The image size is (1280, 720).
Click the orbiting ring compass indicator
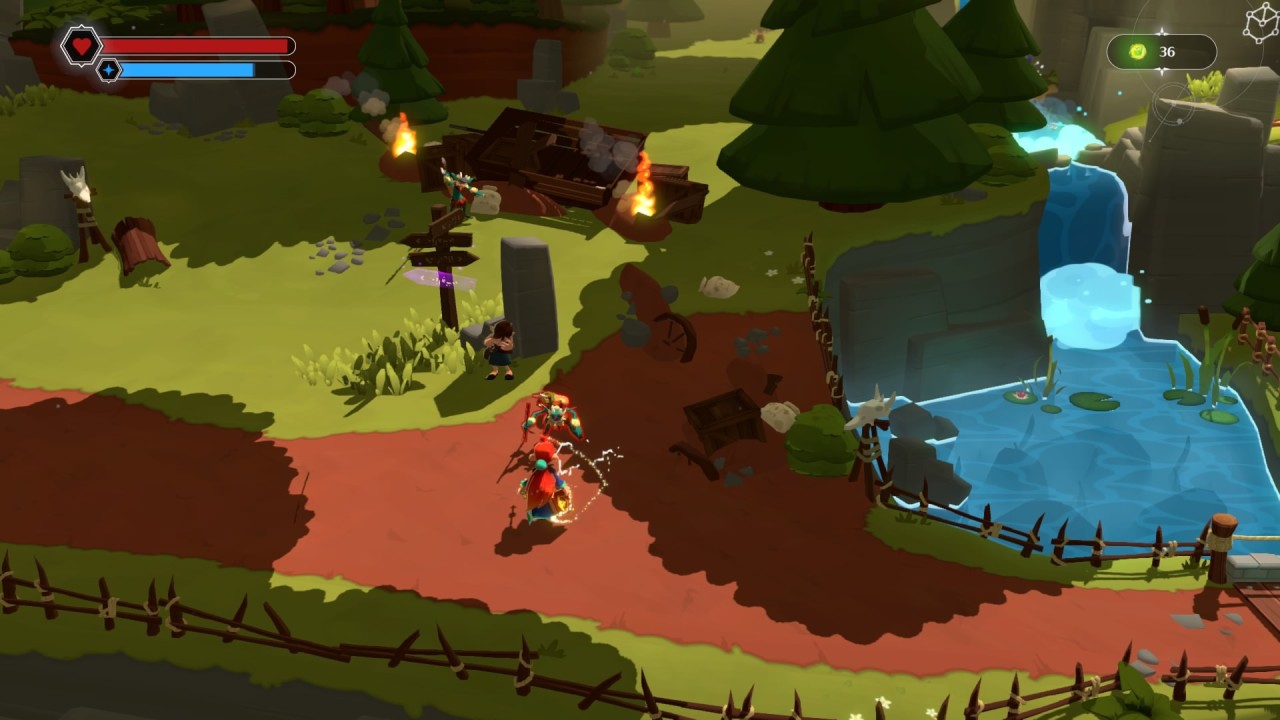point(1173,104)
